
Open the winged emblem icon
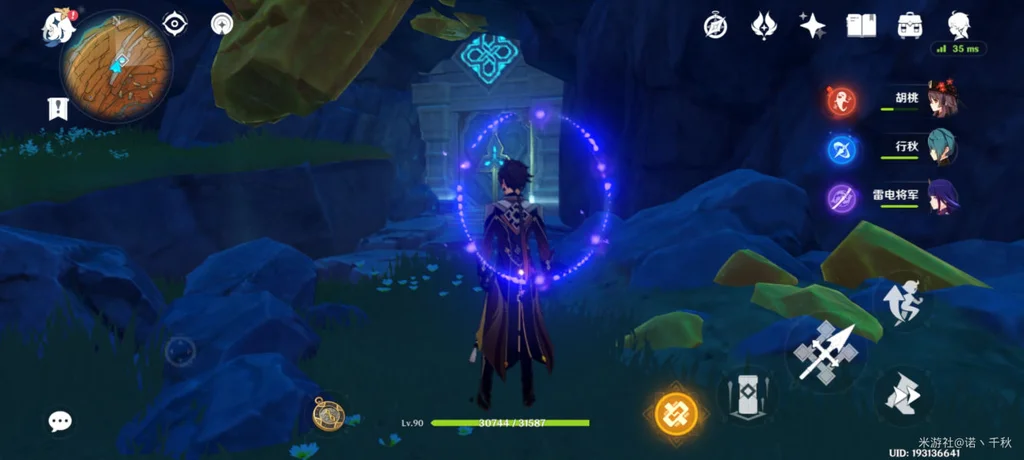765,25
